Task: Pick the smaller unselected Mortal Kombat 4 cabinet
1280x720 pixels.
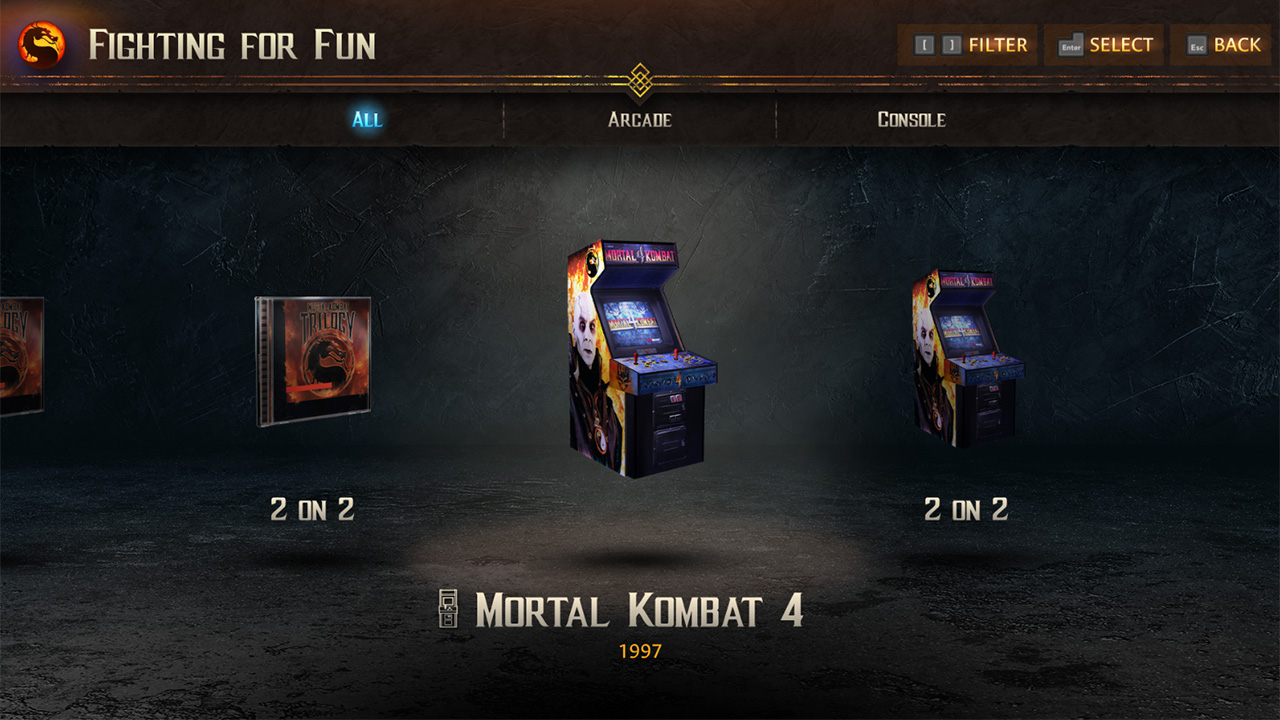Action: (x=966, y=357)
